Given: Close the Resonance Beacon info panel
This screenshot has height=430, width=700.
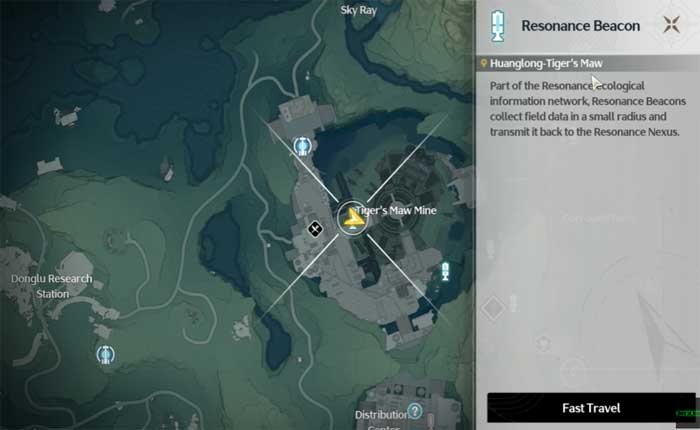Looking at the screenshot, I should pyautogui.click(x=670, y=26).
